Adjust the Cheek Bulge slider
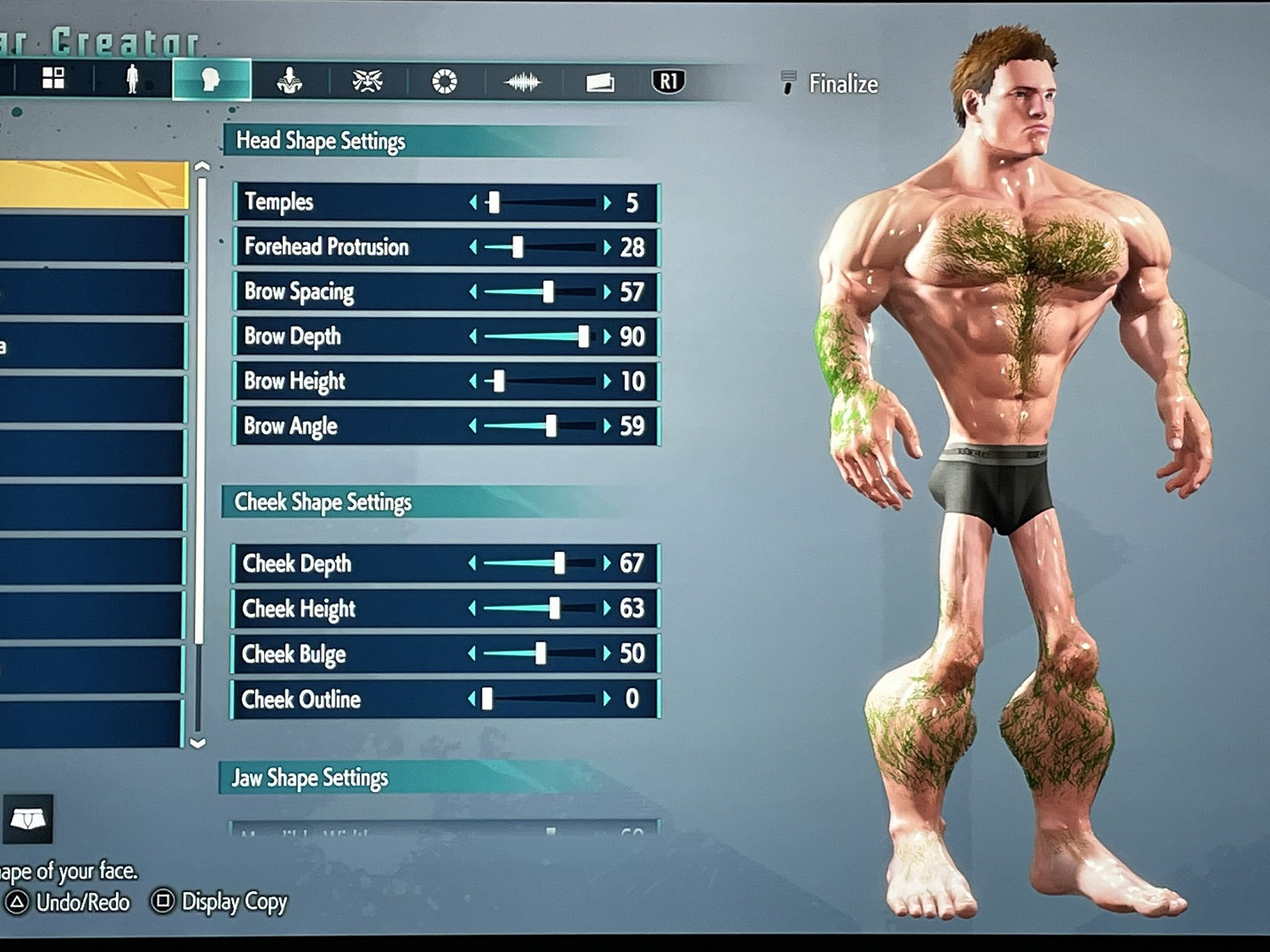 pyautogui.click(x=541, y=653)
